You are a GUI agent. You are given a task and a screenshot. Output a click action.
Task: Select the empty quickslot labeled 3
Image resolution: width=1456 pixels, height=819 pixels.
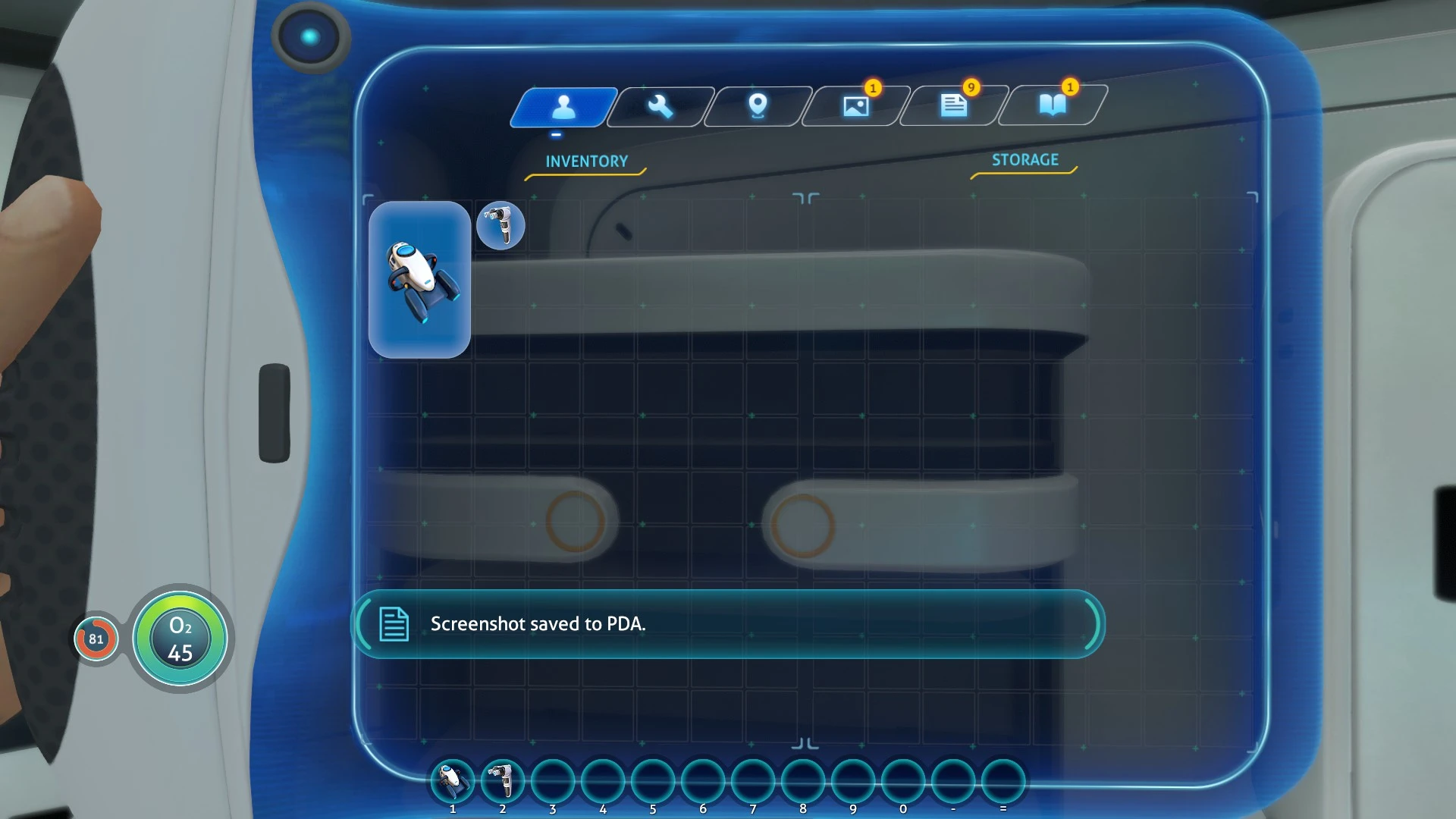(553, 779)
